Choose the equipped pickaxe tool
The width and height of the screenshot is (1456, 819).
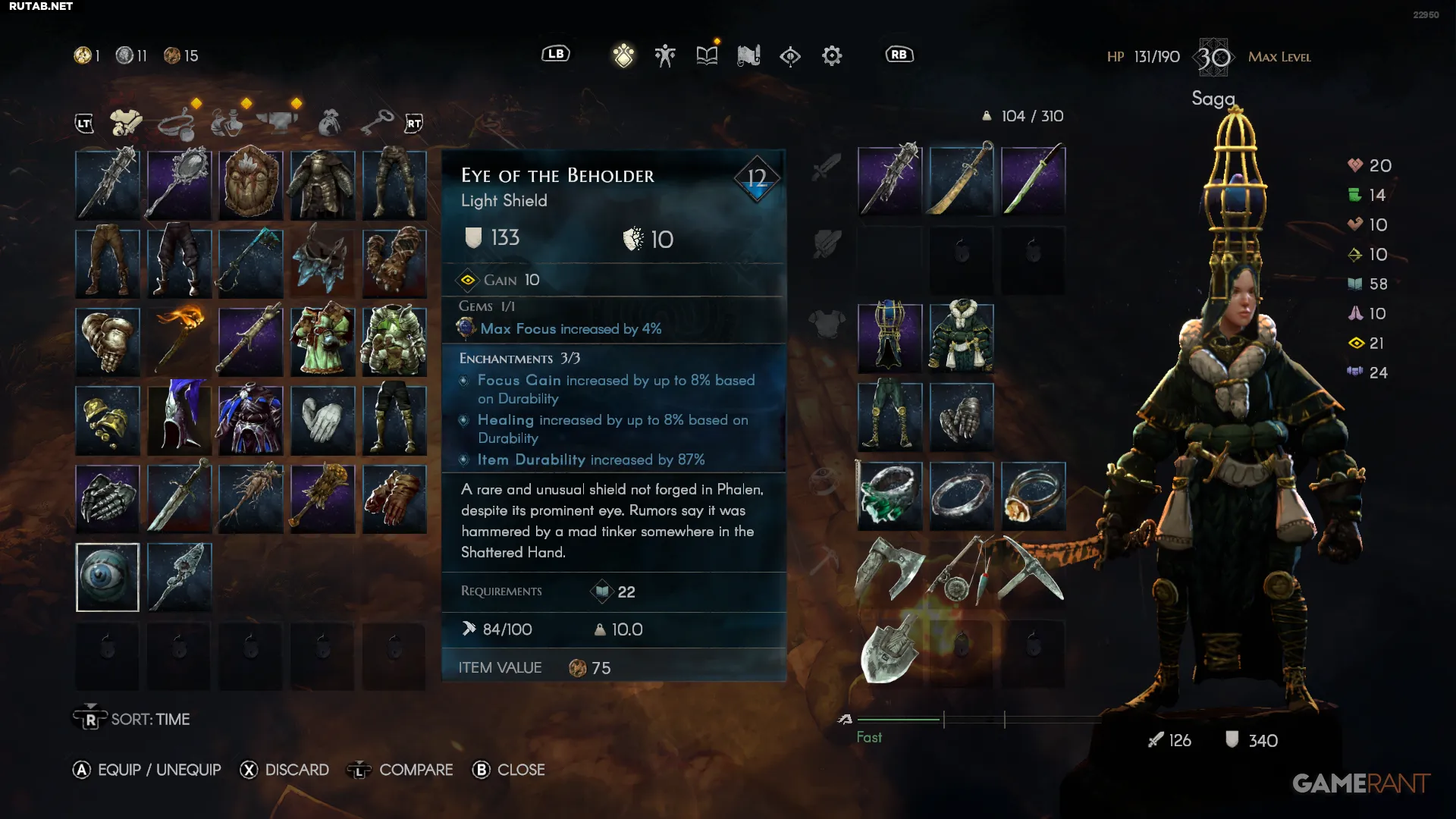pyautogui.click(x=1033, y=570)
